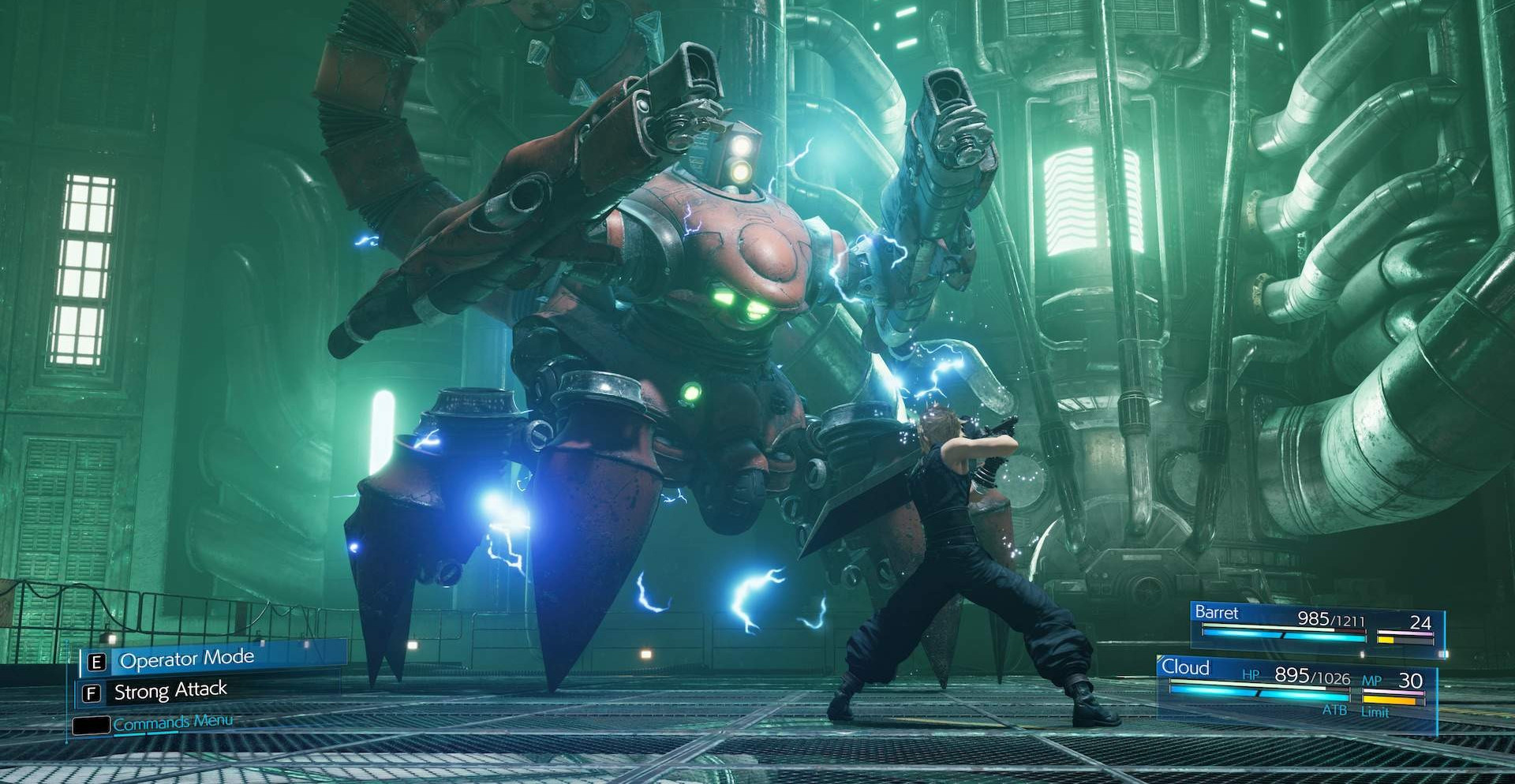Select Cloud's party status panel
Screen dimensions: 1515x784
click(x=1296, y=688)
